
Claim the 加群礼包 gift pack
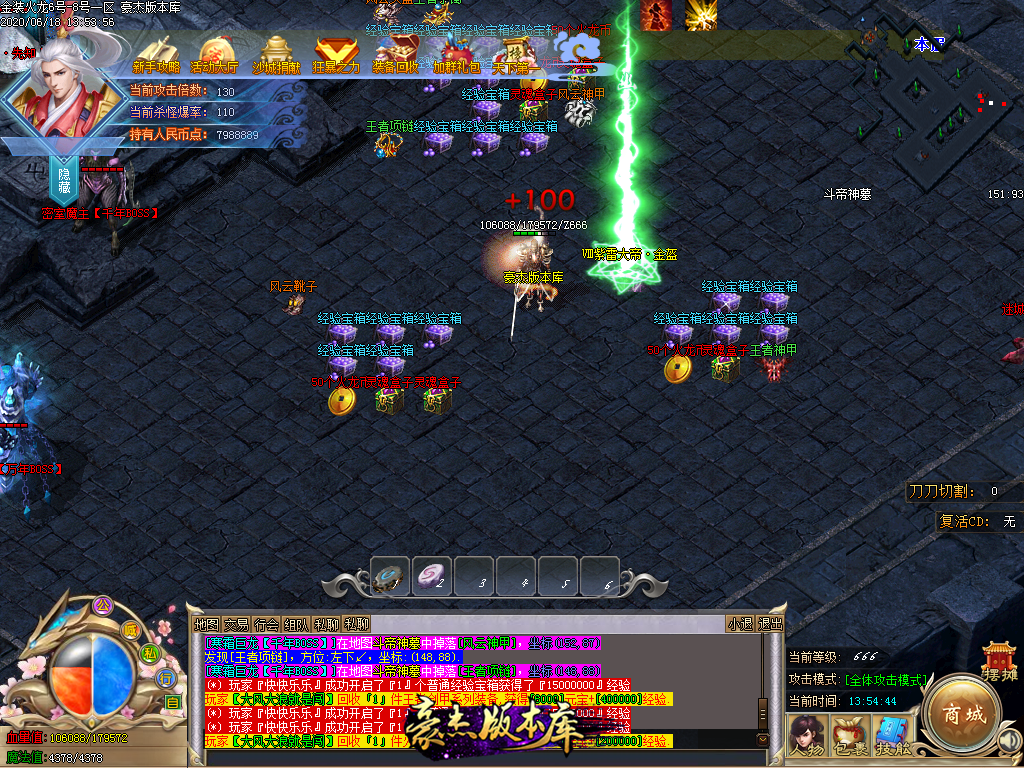pyautogui.click(x=456, y=53)
